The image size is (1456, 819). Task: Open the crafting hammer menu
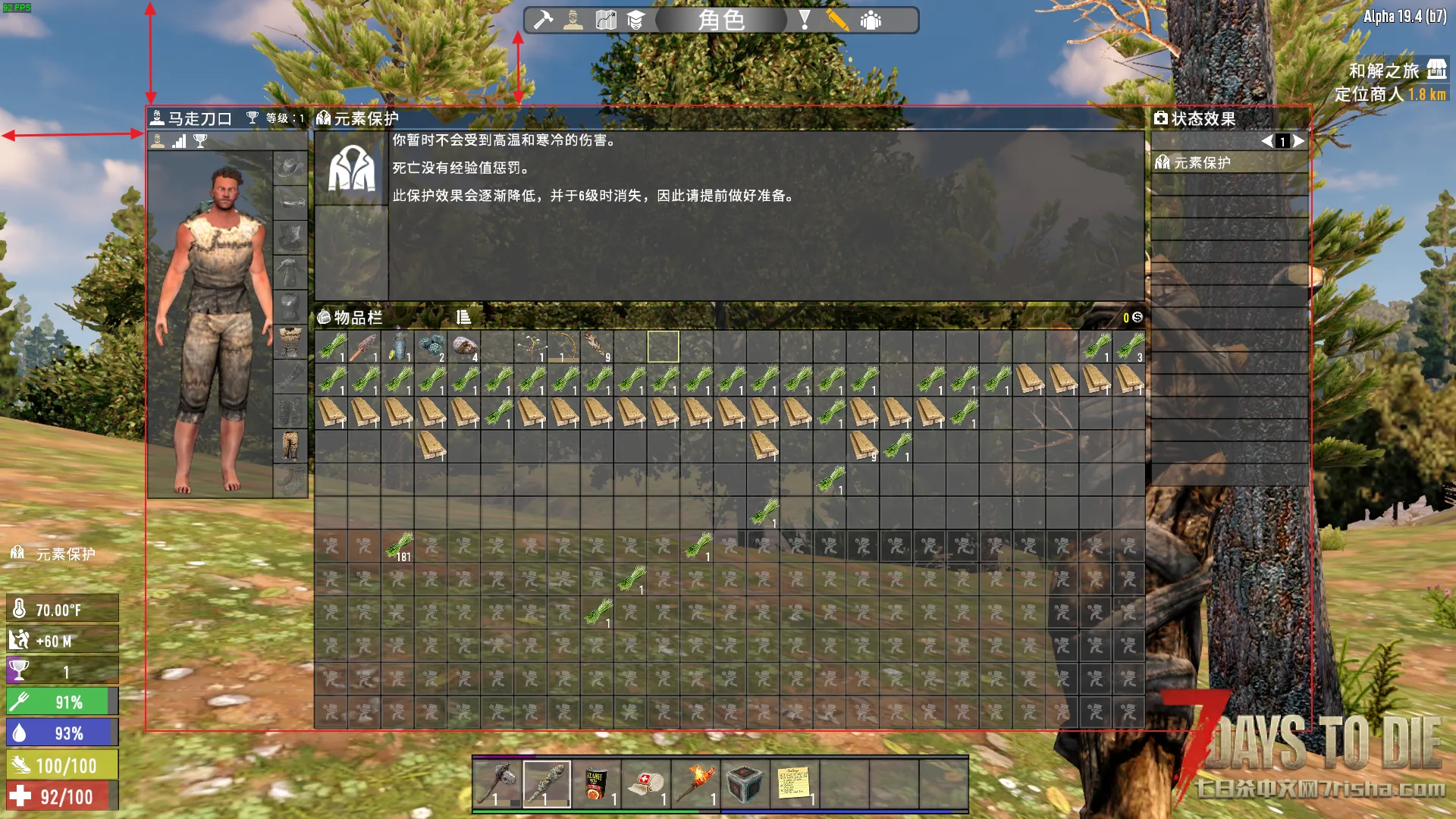coord(543,20)
